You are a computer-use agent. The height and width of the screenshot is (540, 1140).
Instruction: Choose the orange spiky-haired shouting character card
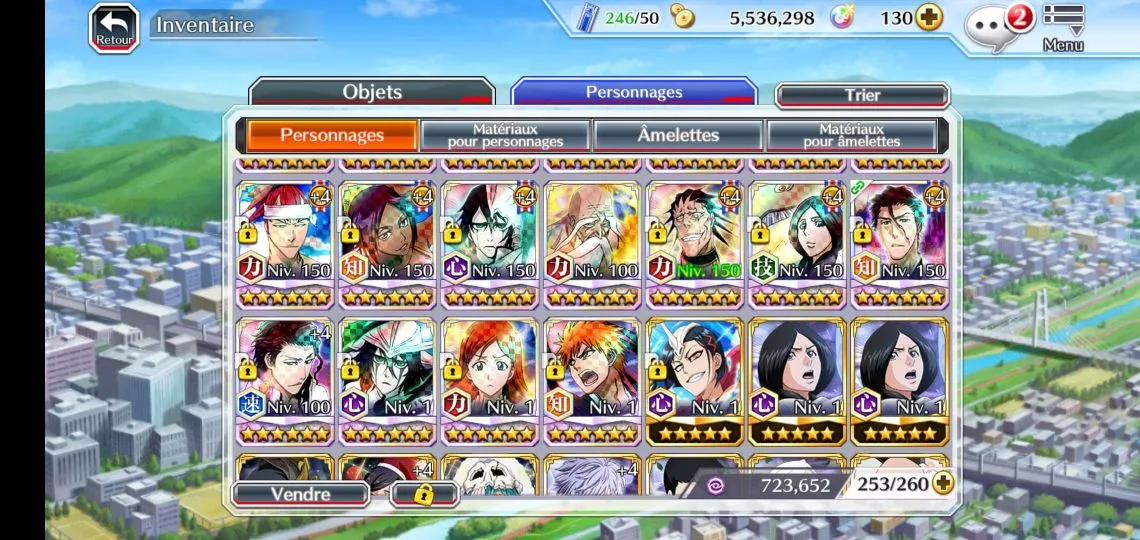click(592, 381)
